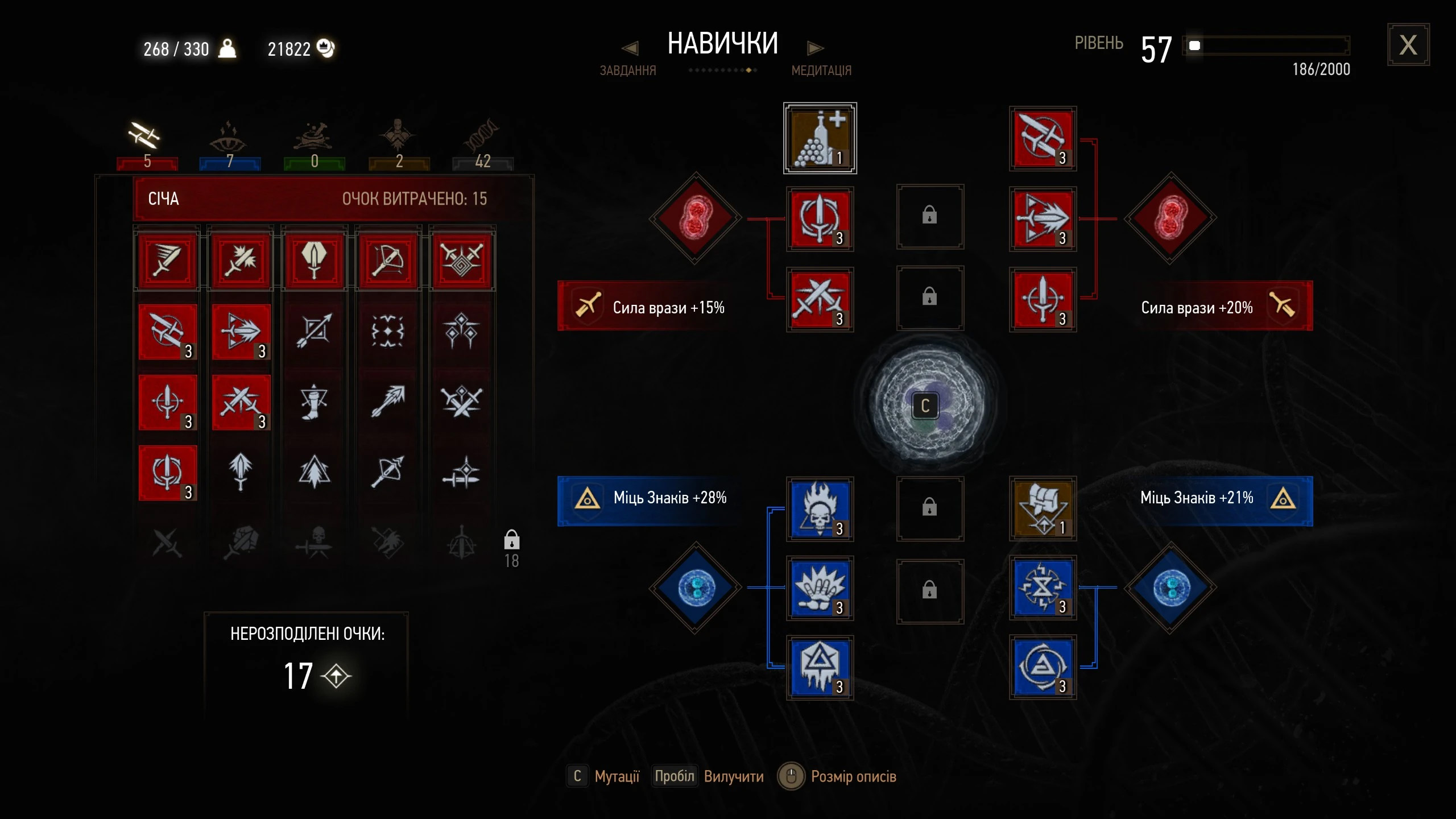
Task: Close the skills screen with the X button
Action: [1408, 45]
